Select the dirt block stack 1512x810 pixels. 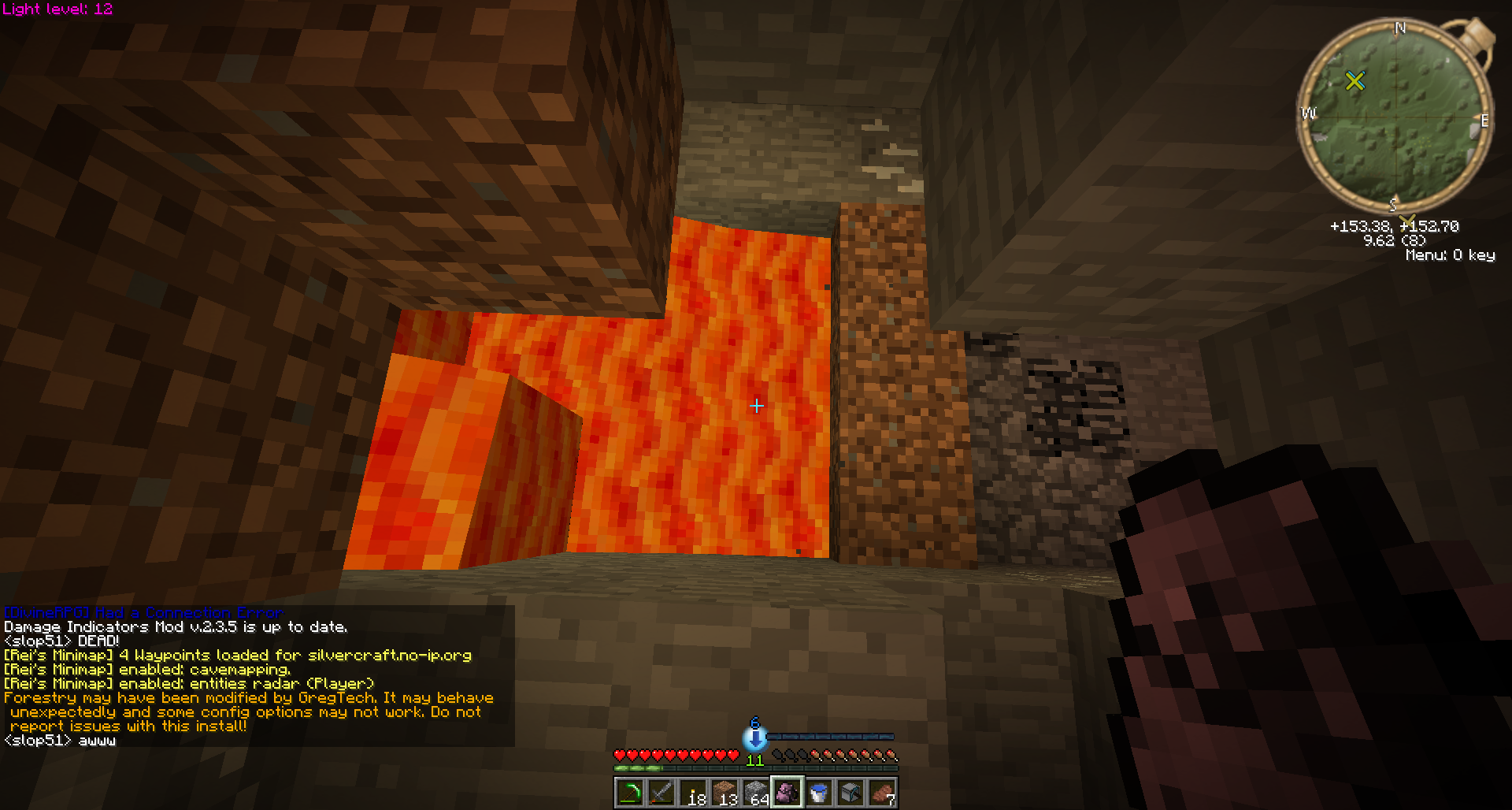click(724, 793)
